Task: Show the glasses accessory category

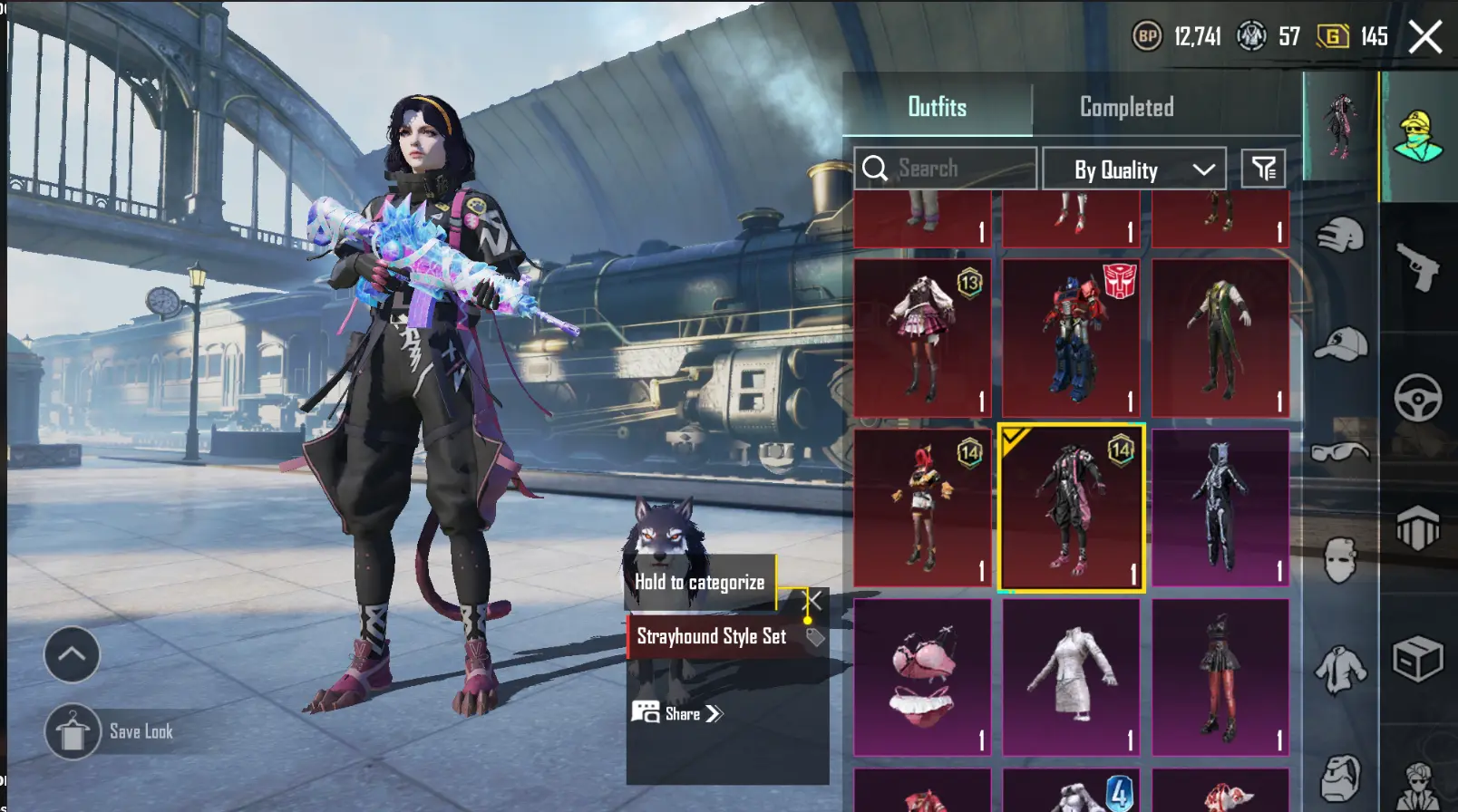Action: 1340,451
